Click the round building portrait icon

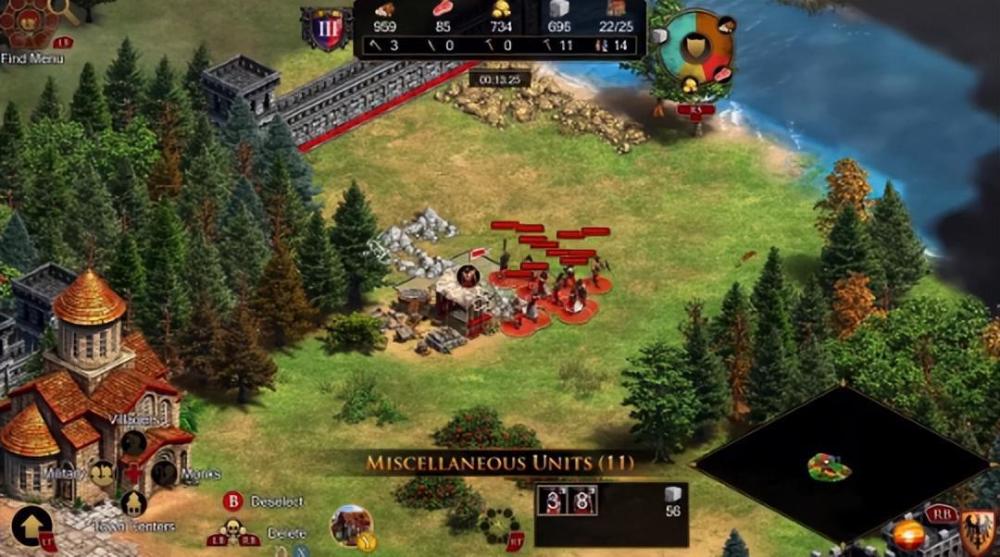pyautogui.click(x=350, y=525)
